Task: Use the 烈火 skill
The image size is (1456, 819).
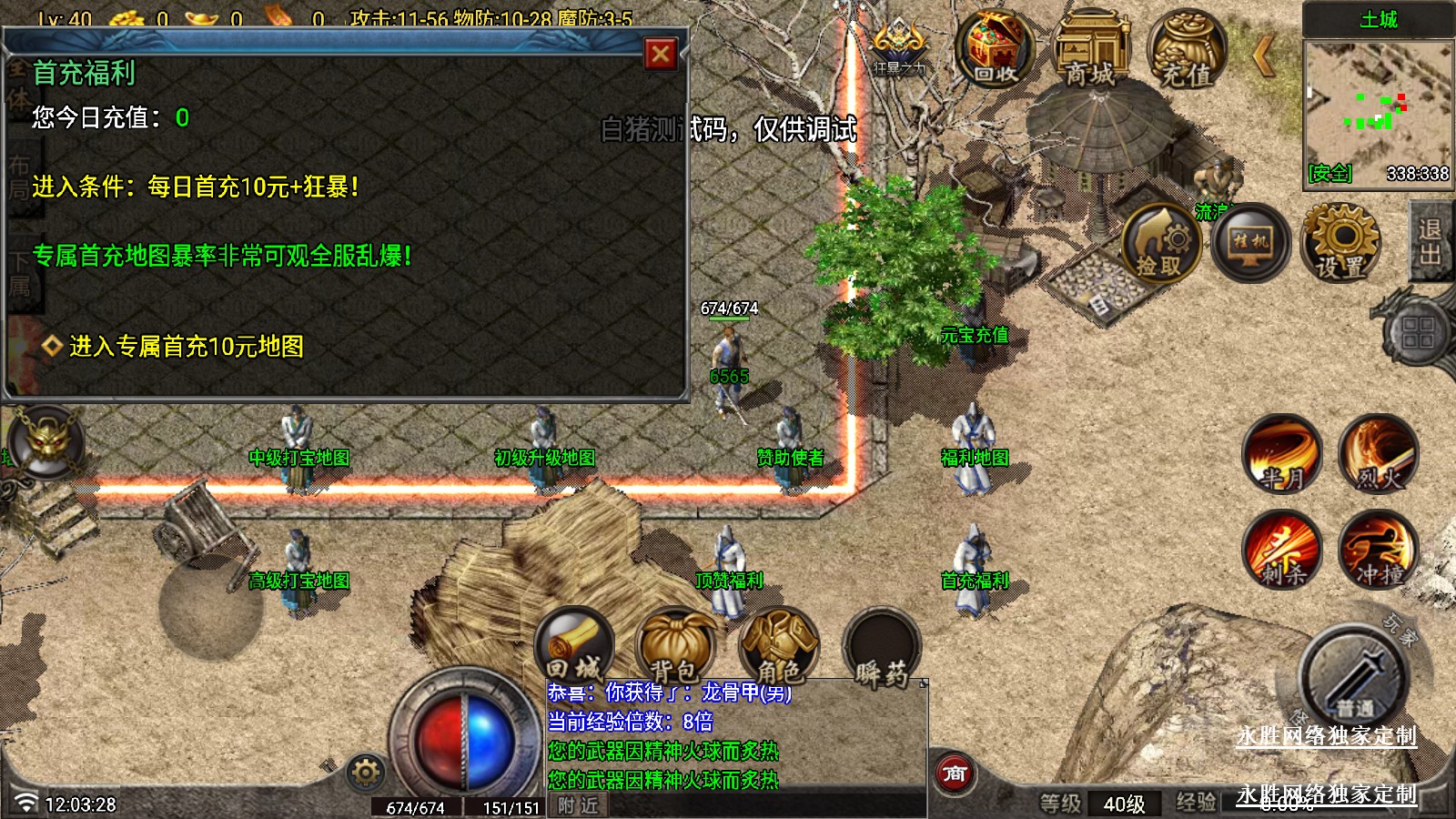Action: (x=1378, y=454)
